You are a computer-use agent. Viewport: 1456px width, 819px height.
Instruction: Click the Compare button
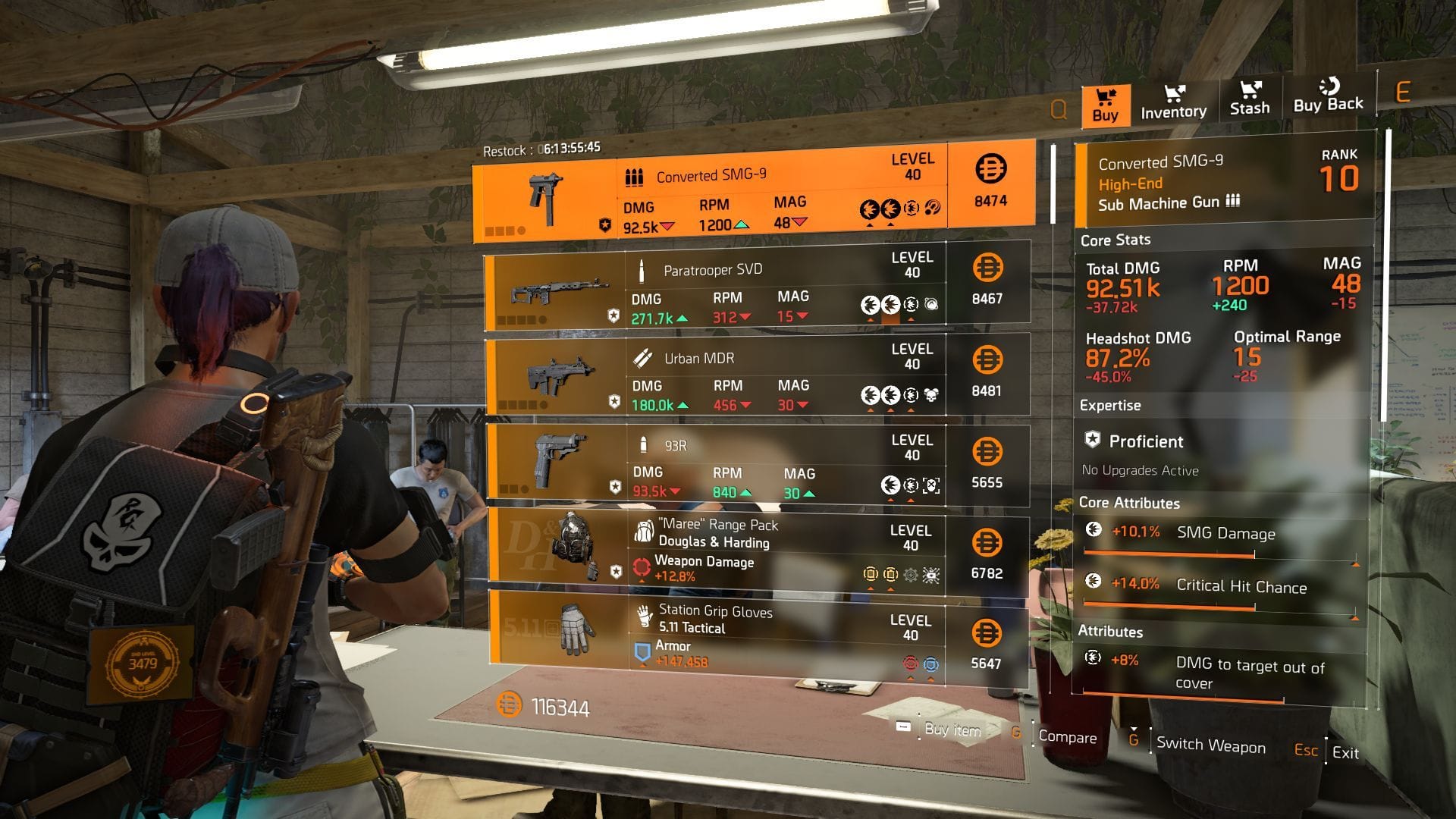(x=1068, y=737)
